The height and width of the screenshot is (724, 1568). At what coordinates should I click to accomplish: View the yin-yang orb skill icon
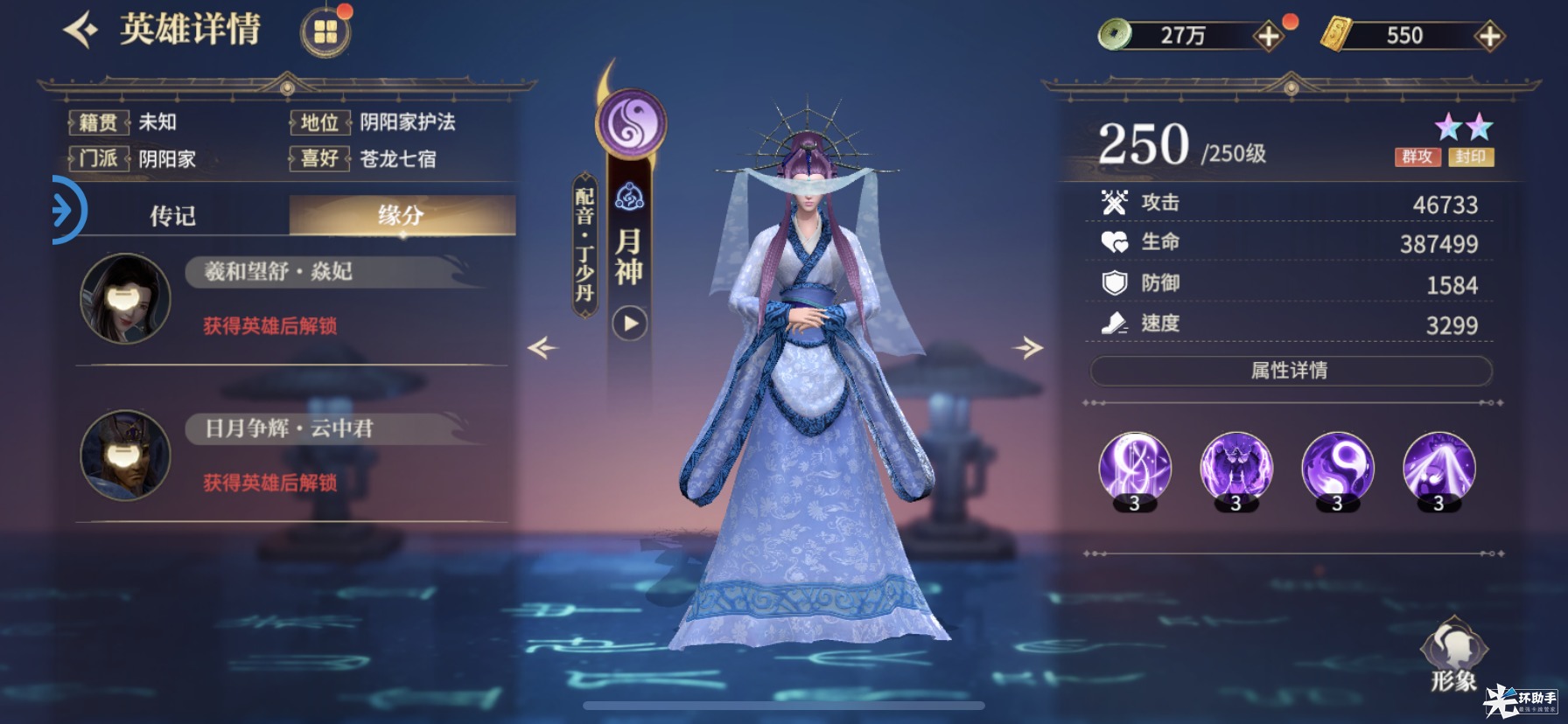point(1337,468)
